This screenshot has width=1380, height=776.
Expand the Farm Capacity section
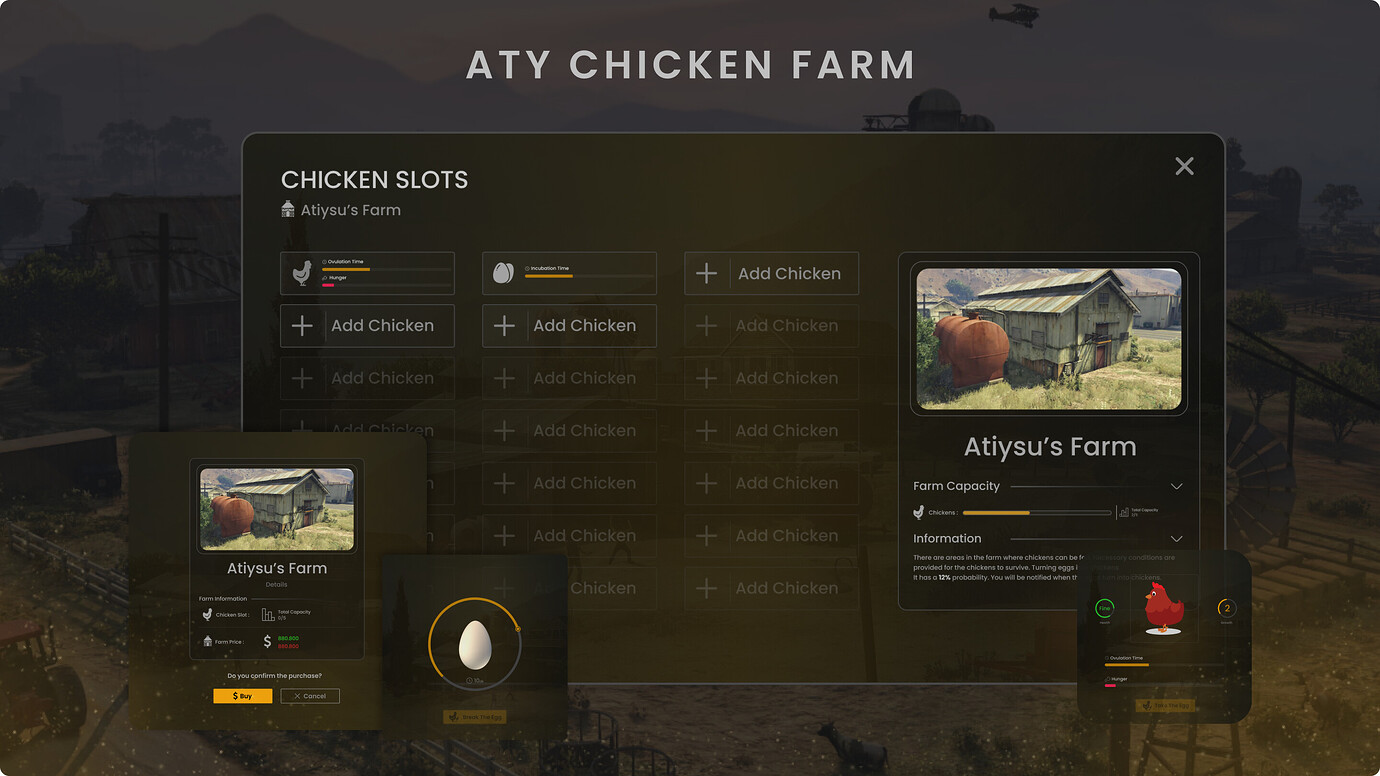click(1176, 486)
